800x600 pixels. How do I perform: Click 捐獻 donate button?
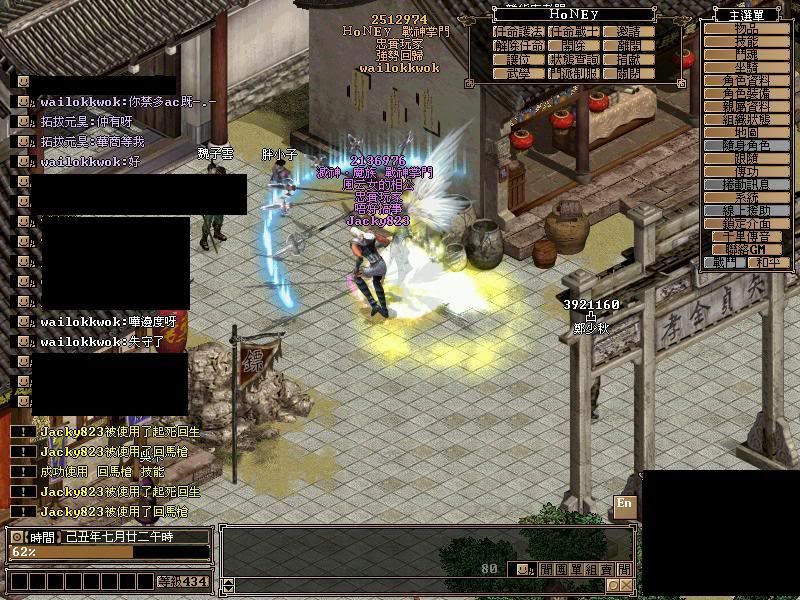tap(629, 60)
